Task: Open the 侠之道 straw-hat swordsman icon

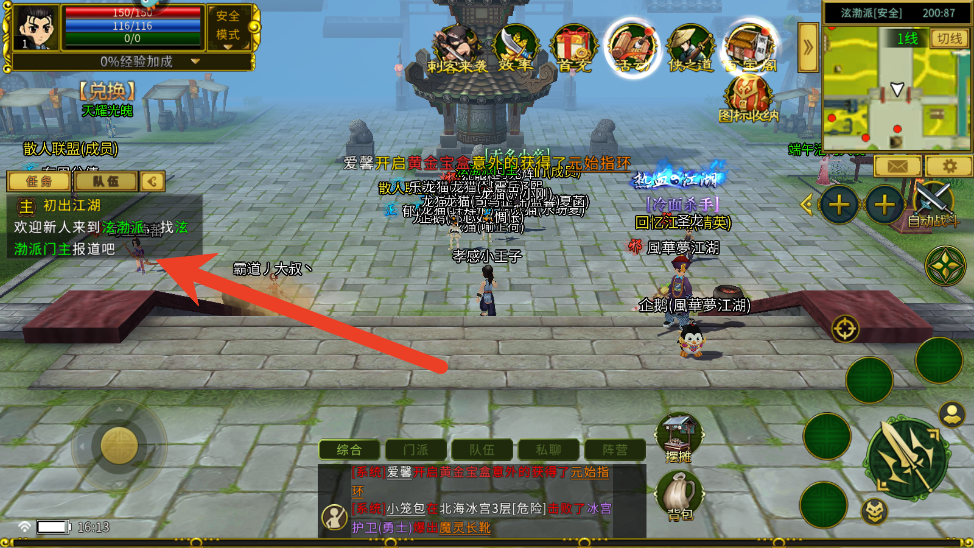Action: [692, 47]
